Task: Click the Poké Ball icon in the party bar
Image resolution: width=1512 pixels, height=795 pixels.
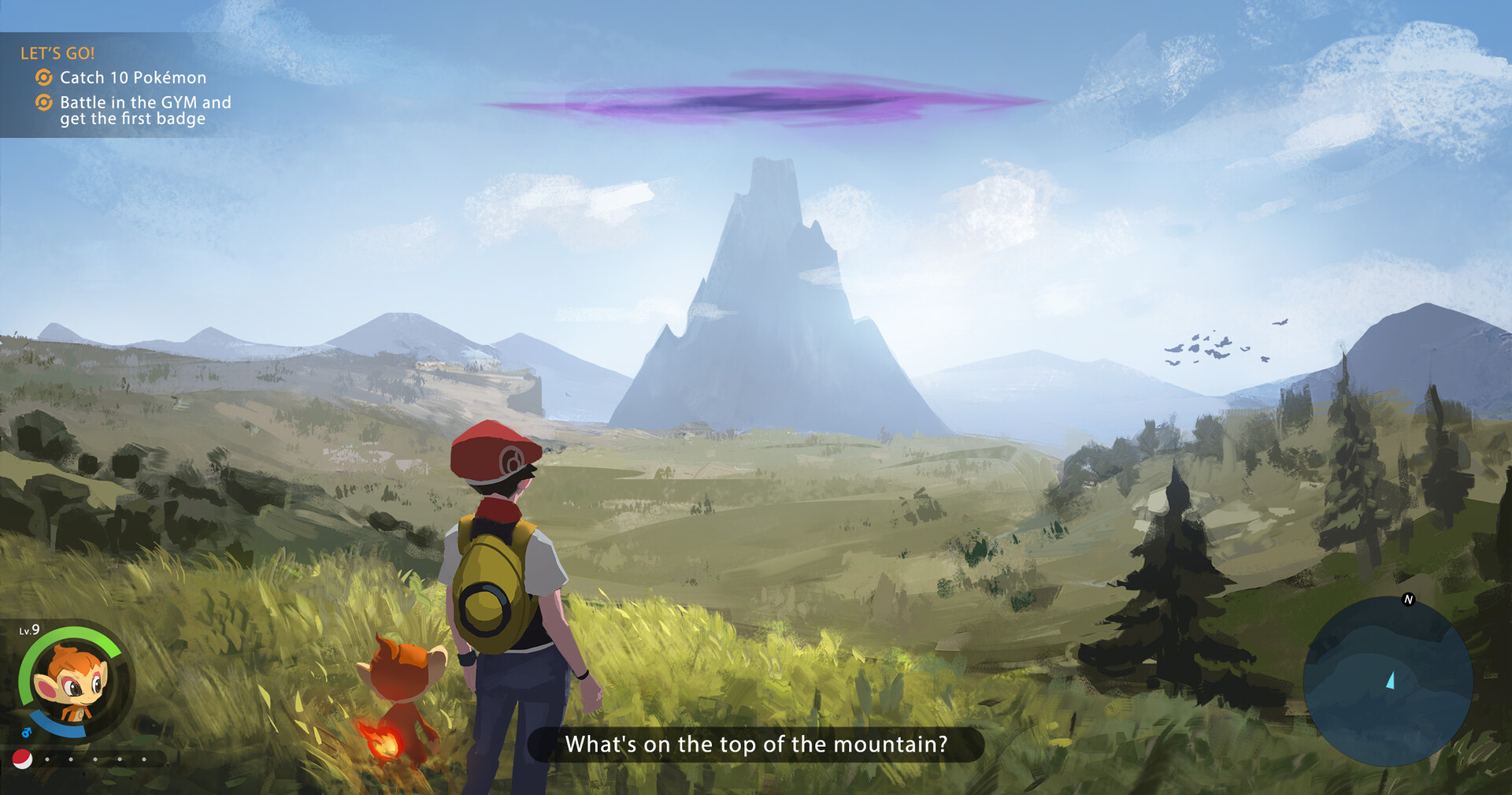Action: pyautogui.click(x=22, y=760)
